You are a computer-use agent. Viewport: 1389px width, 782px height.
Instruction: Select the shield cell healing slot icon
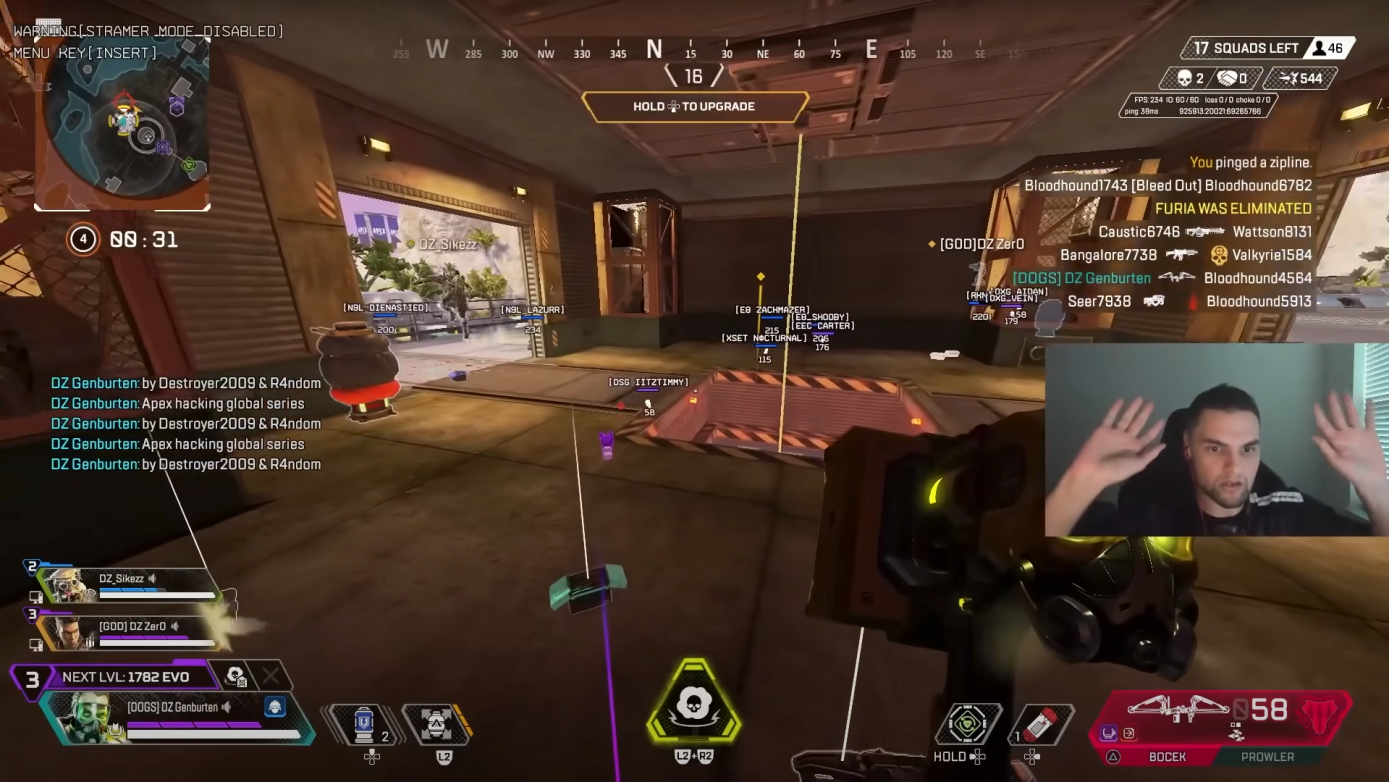click(x=363, y=724)
